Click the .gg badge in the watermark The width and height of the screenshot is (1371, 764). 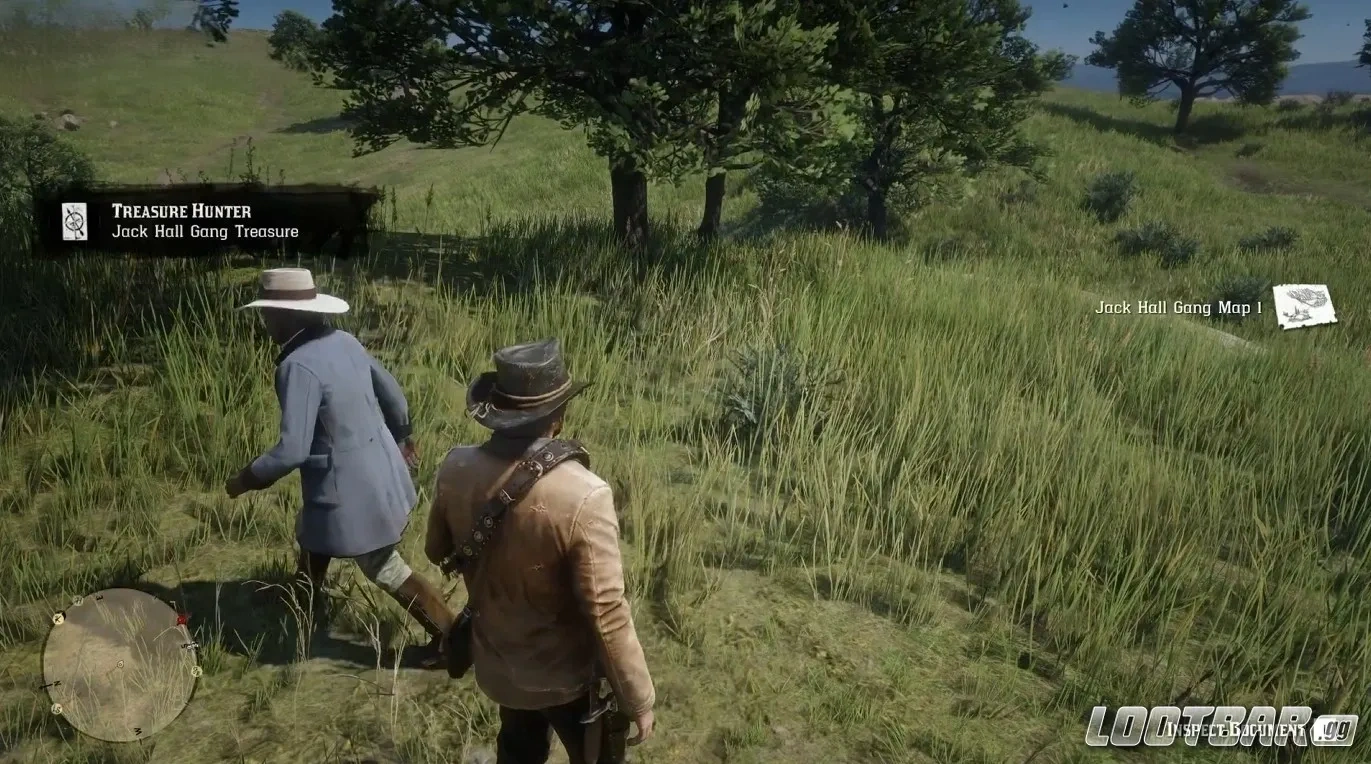(x=1330, y=728)
